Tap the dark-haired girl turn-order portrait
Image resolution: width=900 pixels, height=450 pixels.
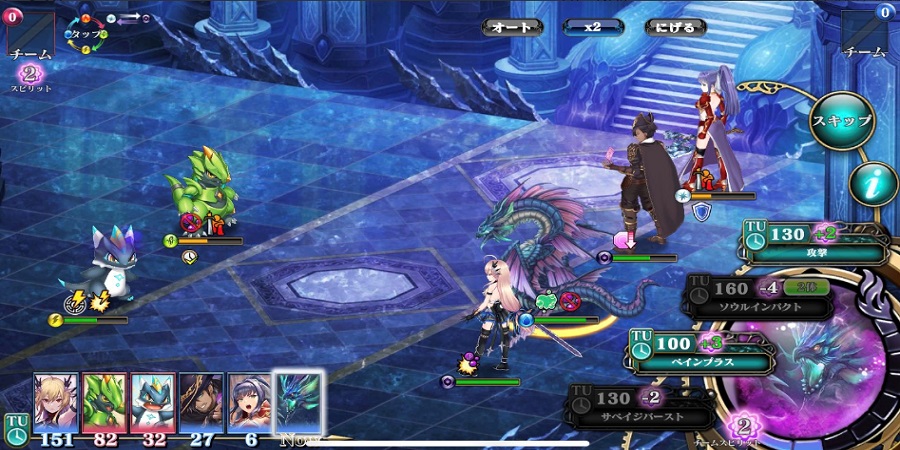point(249,402)
